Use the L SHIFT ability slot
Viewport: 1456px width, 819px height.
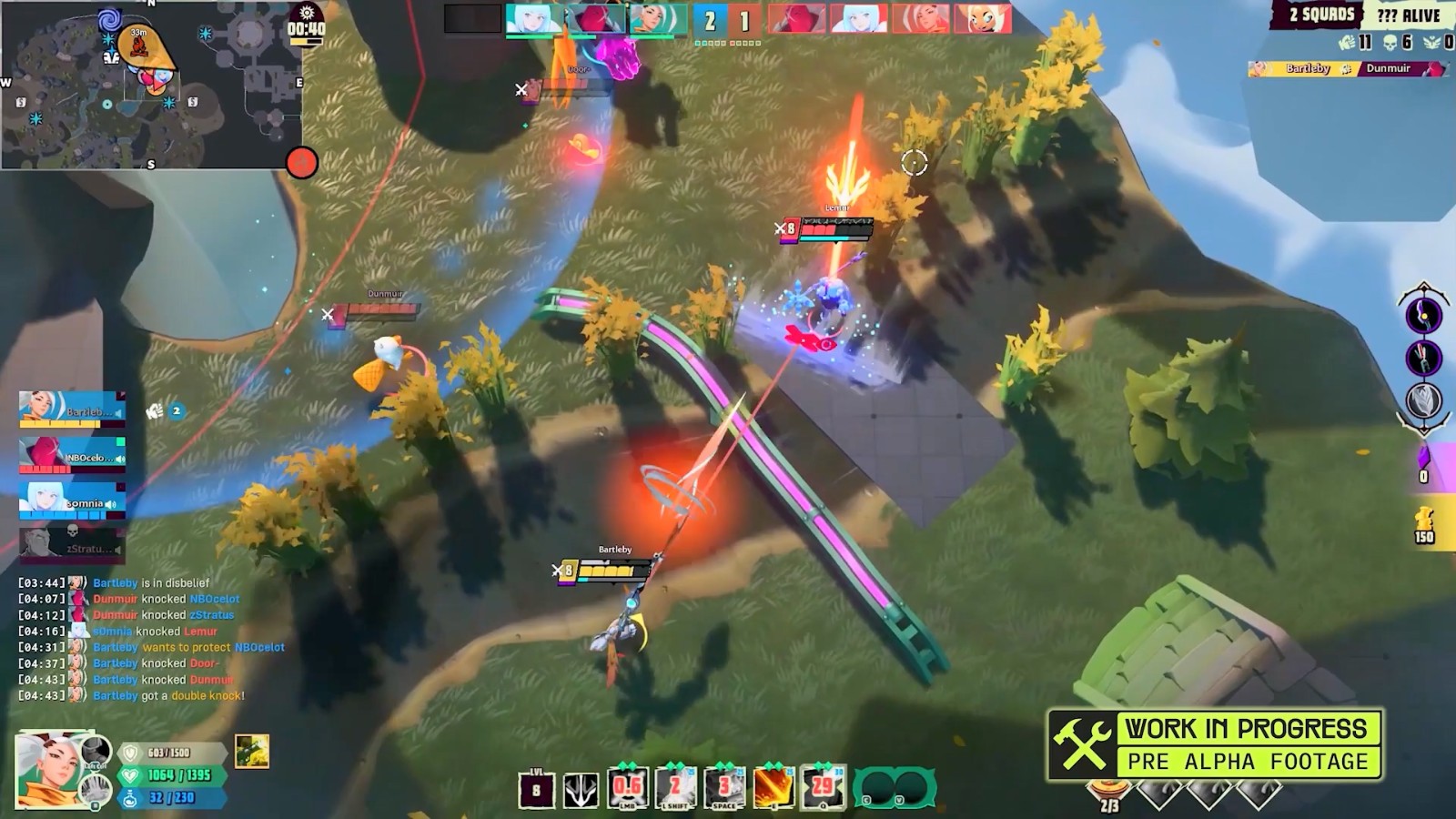(676, 788)
